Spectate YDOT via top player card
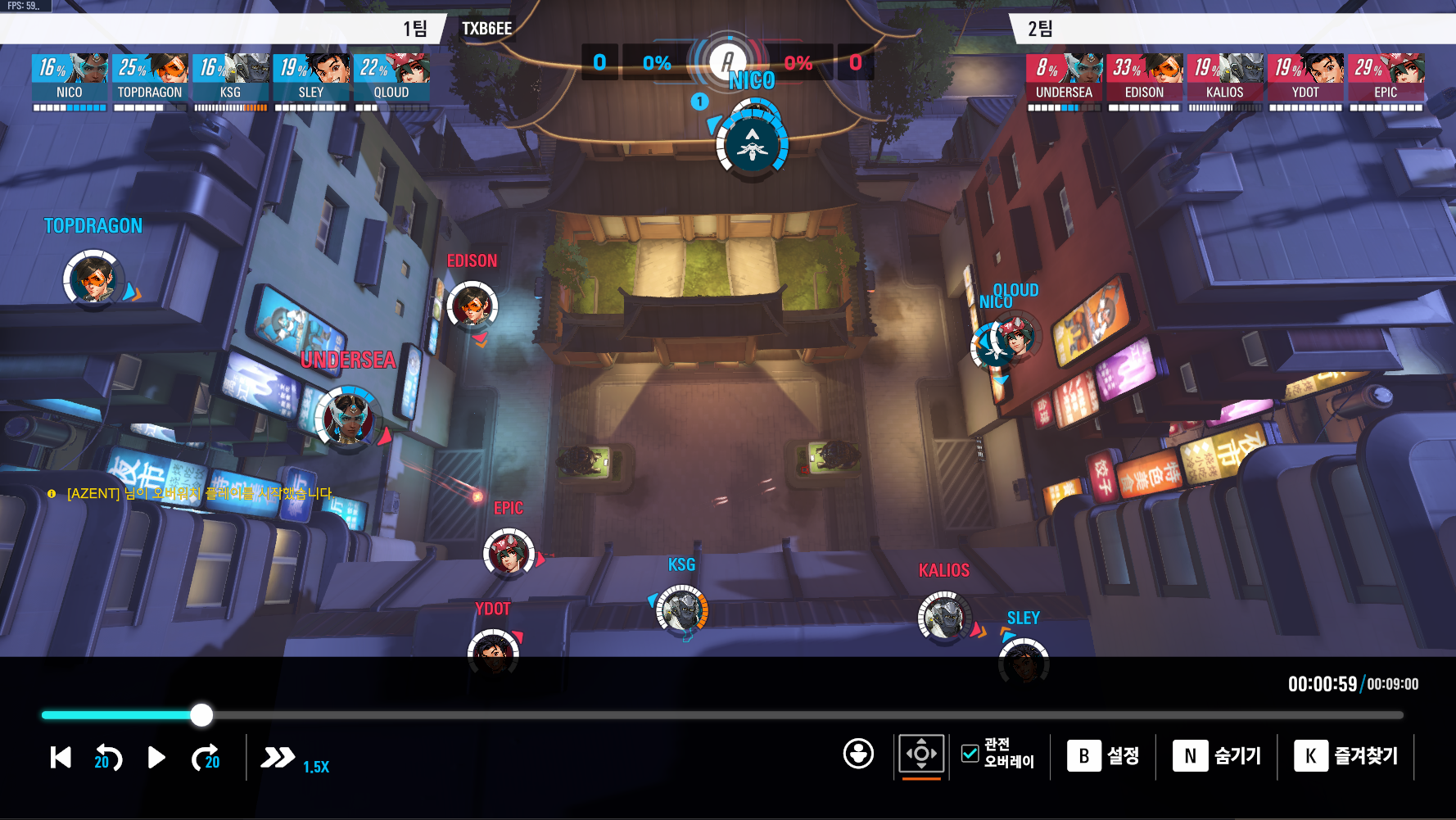Image resolution: width=1456 pixels, height=820 pixels. 1305,79
